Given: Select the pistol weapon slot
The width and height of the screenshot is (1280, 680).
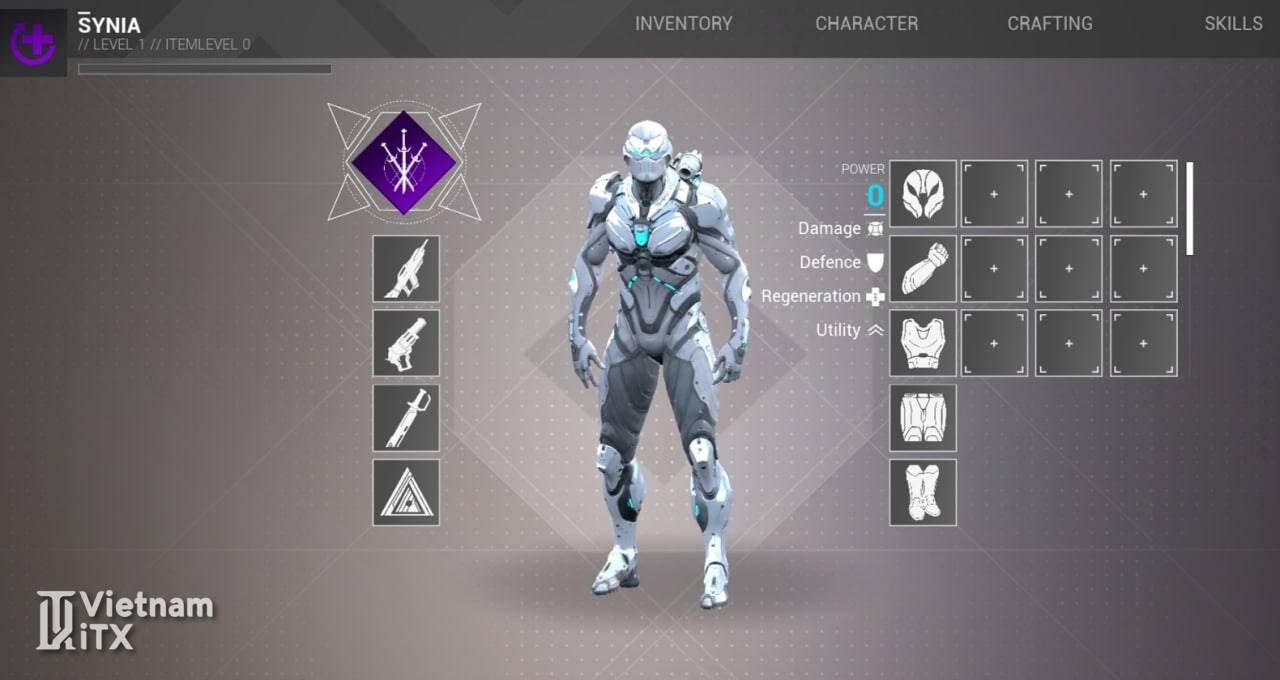Looking at the screenshot, I should [x=406, y=343].
